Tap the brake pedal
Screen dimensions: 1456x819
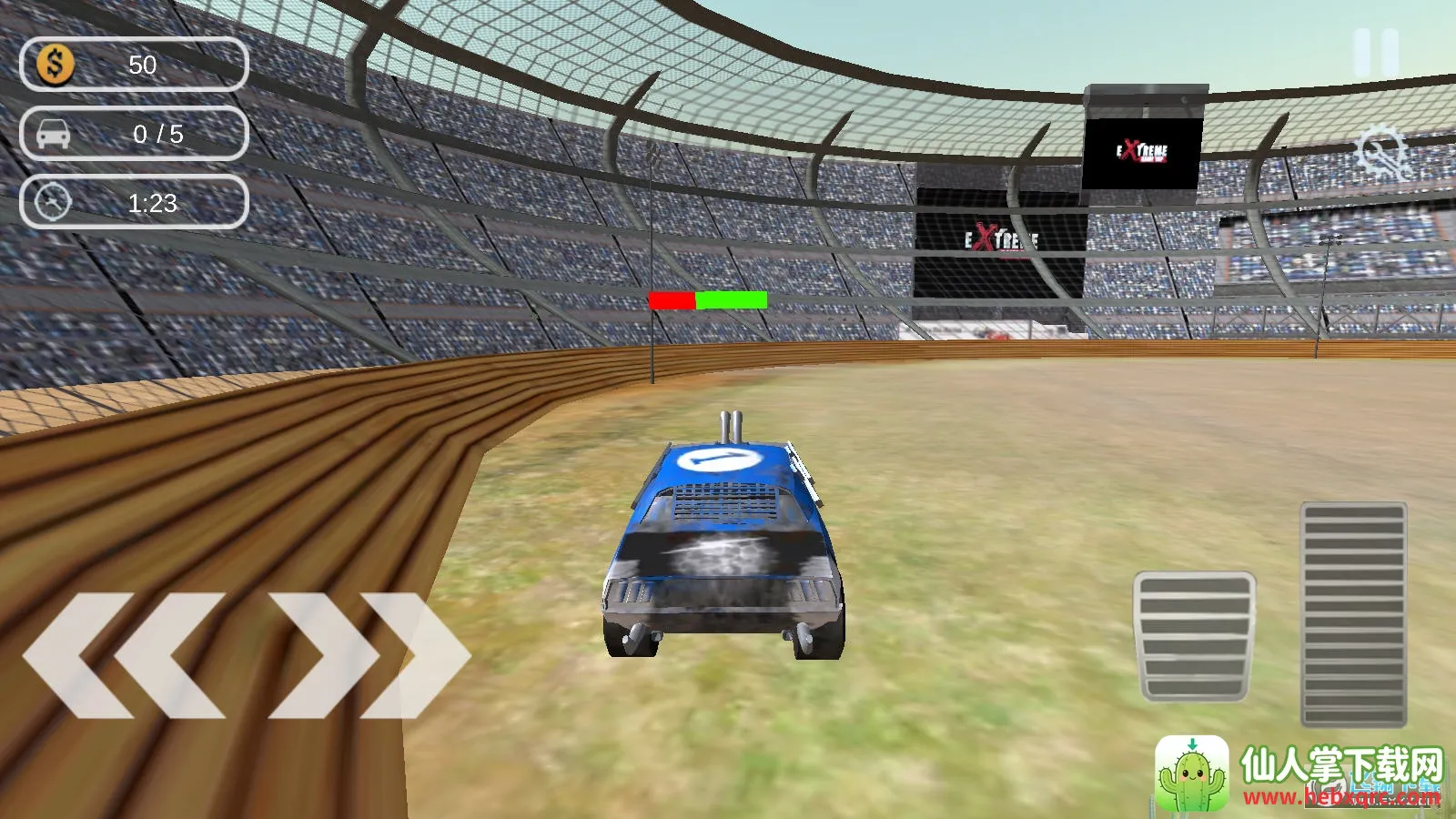[1194, 637]
